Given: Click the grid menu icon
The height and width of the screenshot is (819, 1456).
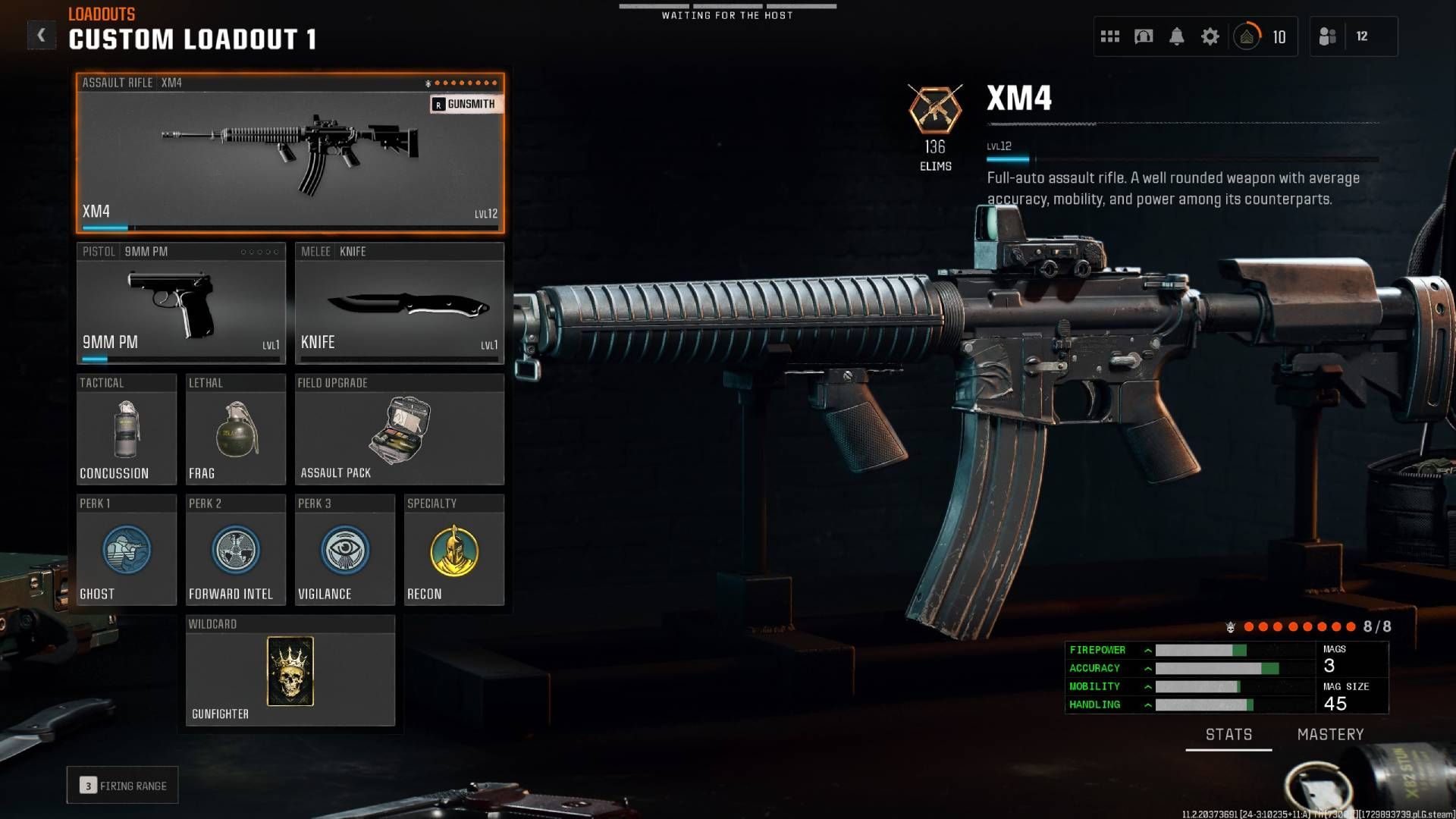Looking at the screenshot, I should [1109, 36].
